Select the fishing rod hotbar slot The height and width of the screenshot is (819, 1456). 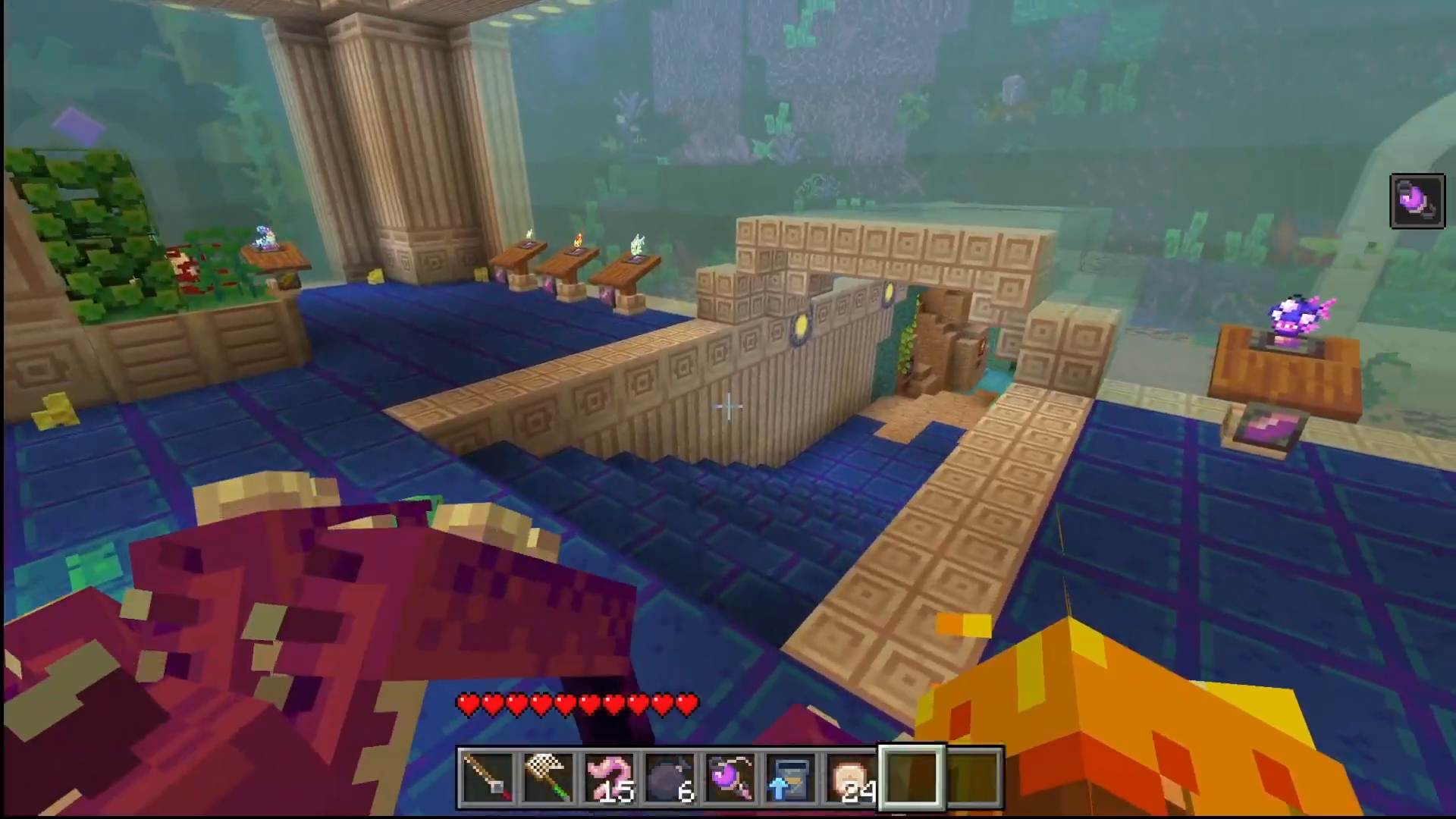488,778
